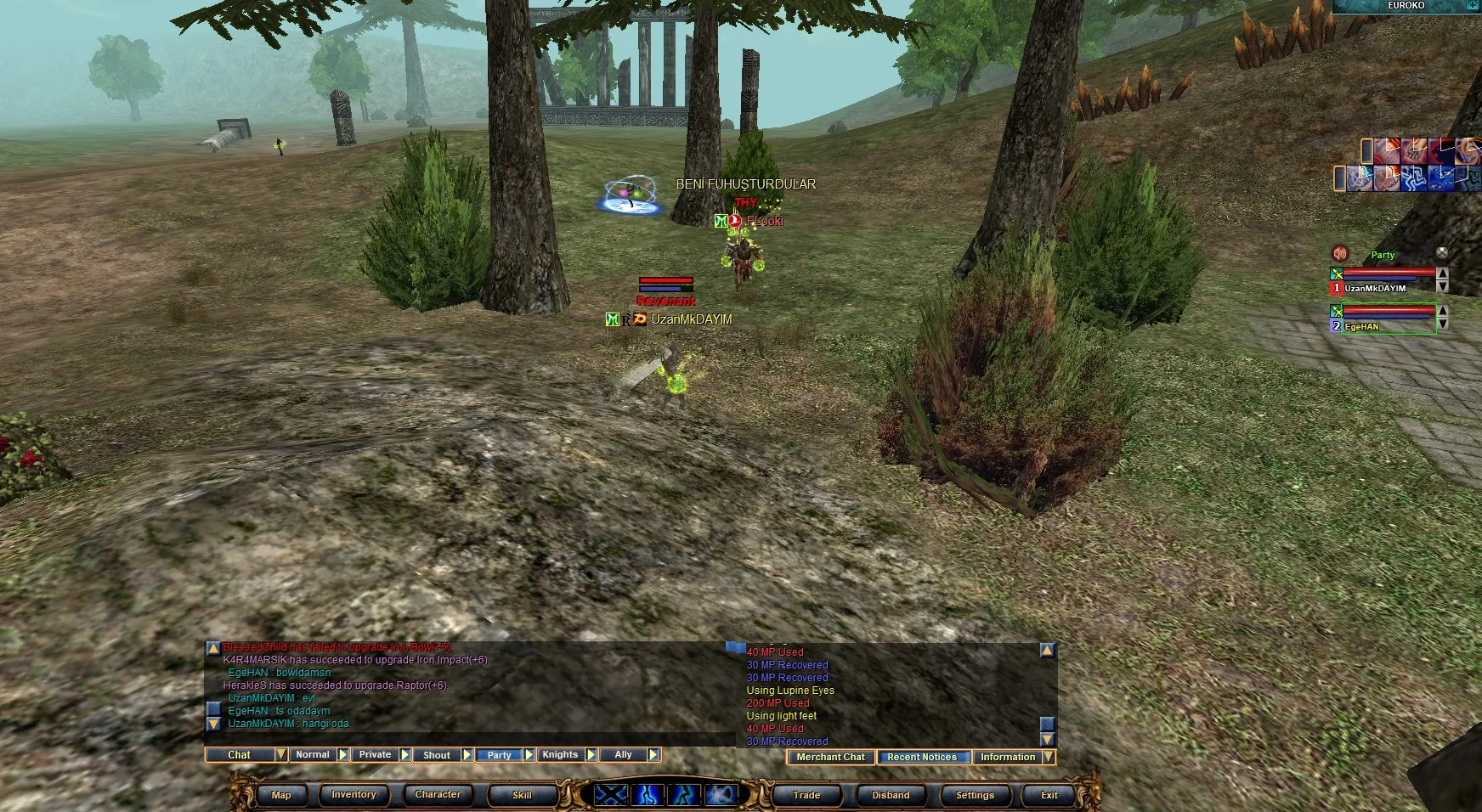Open the Merchant Chat tab
Image resolution: width=1482 pixels, height=812 pixels.
click(x=830, y=757)
